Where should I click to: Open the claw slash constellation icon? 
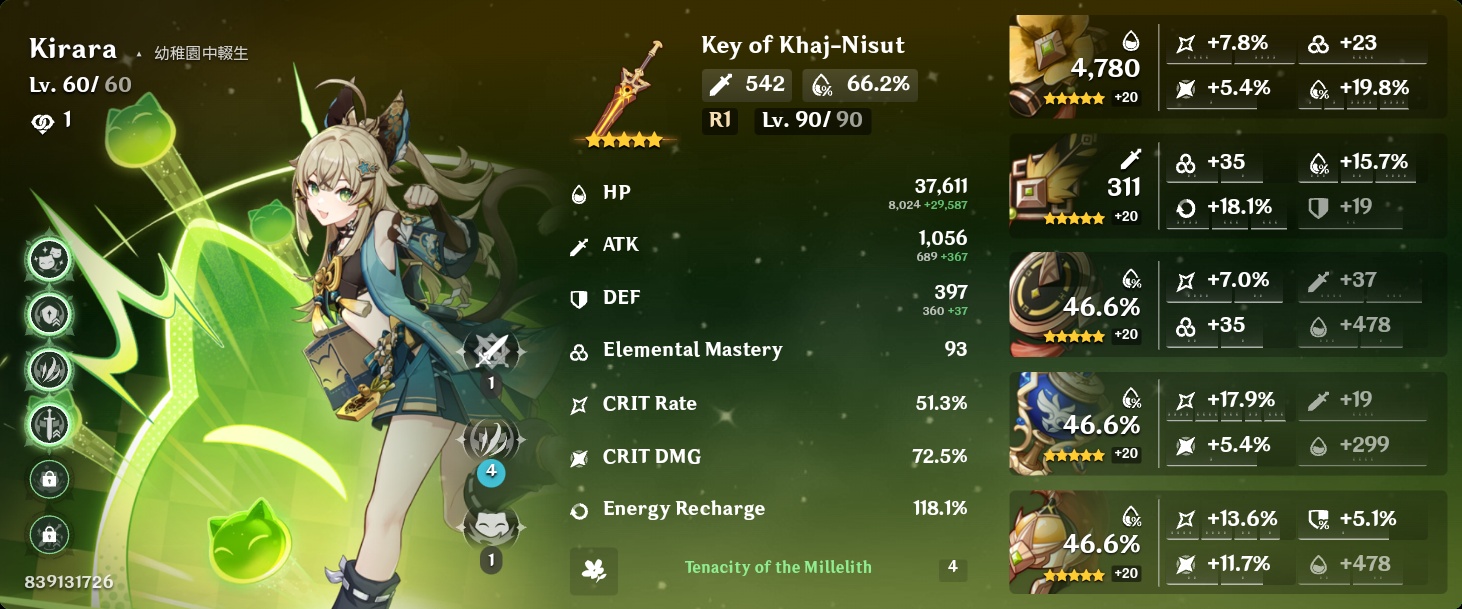[x=49, y=368]
